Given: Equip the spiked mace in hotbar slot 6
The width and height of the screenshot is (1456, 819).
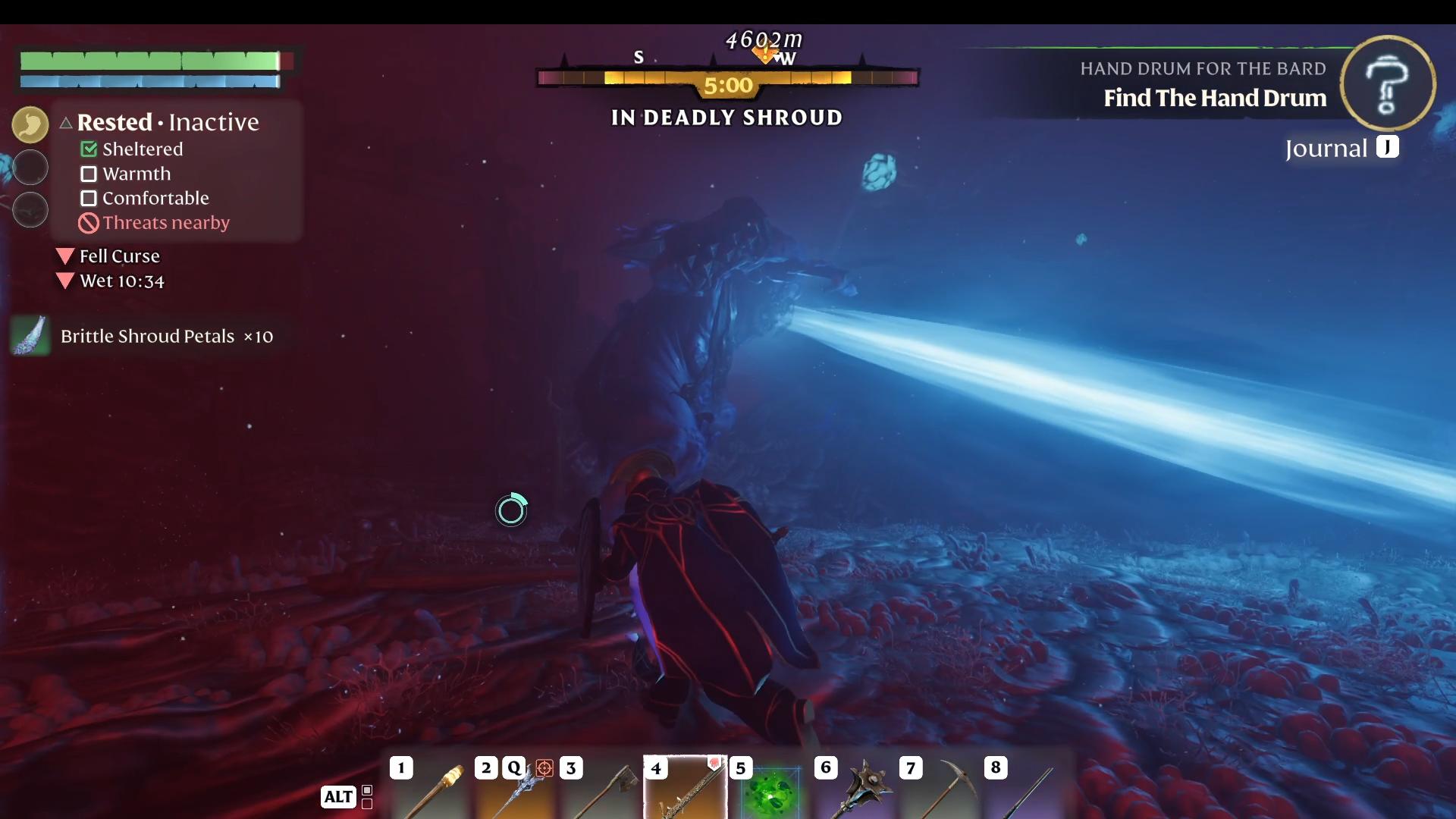Looking at the screenshot, I should coord(857,790).
